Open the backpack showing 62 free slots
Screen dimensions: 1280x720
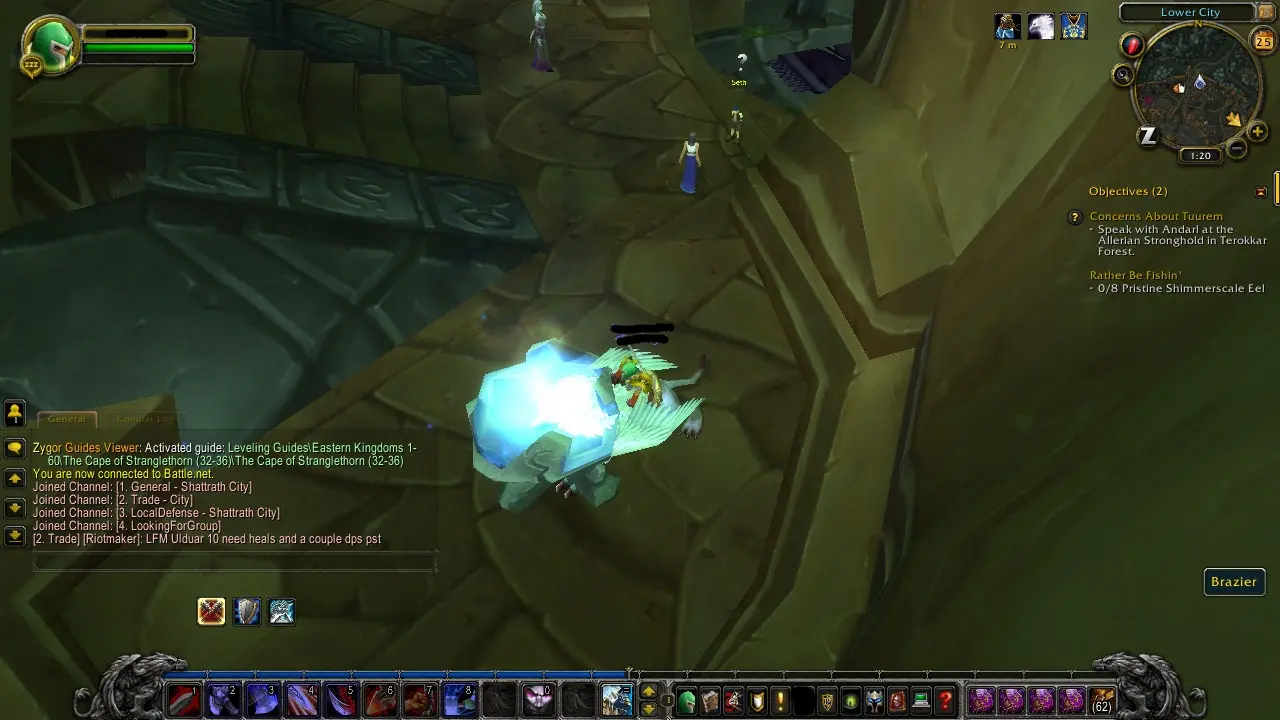tap(1102, 700)
